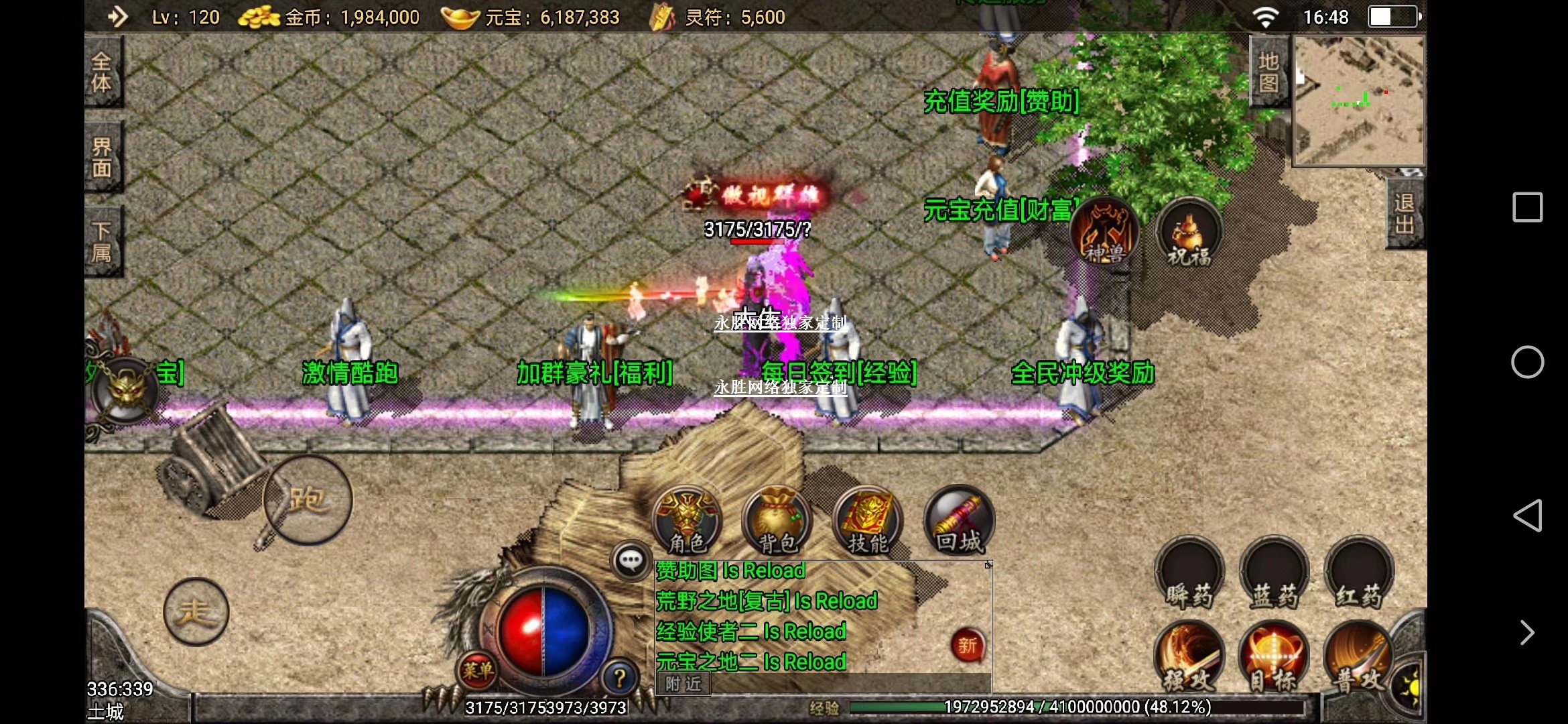
Task: Open the 背包 bag inventory
Action: click(777, 521)
